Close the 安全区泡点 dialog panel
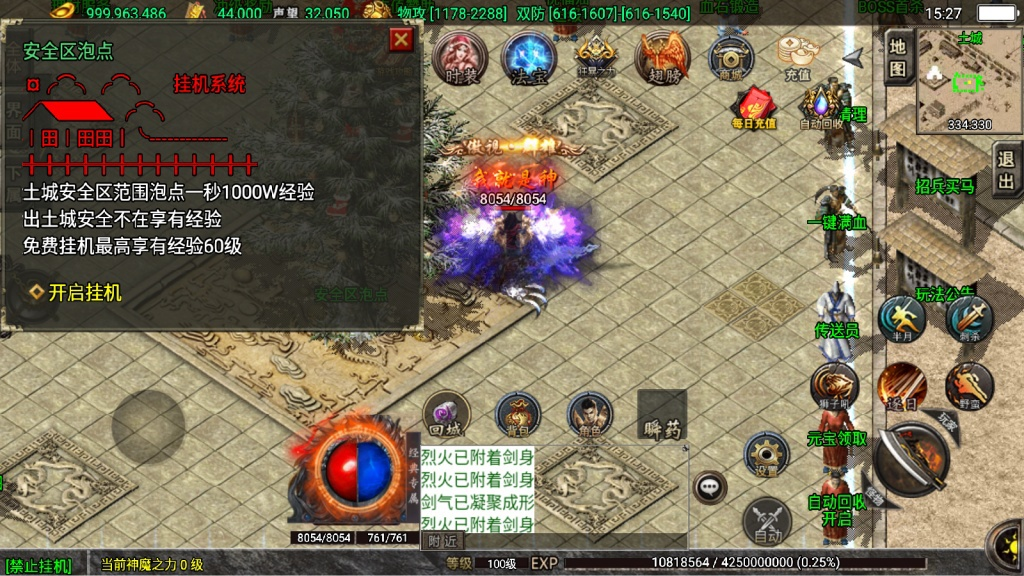Screen dimensions: 1024x576 (x=401, y=40)
